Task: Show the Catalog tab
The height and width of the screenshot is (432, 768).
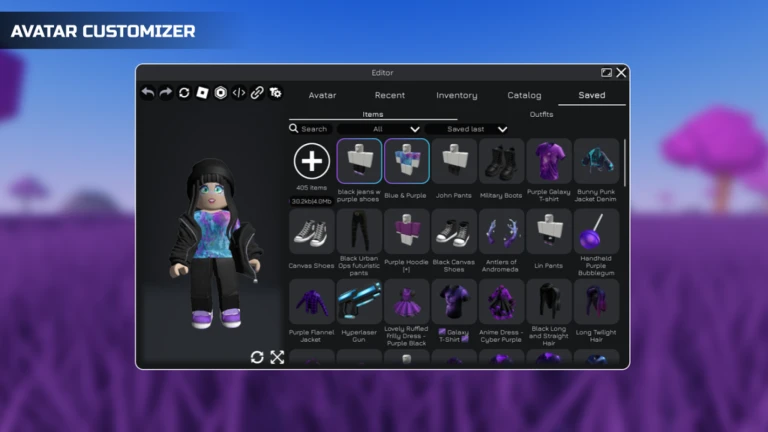Action: coord(524,95)
